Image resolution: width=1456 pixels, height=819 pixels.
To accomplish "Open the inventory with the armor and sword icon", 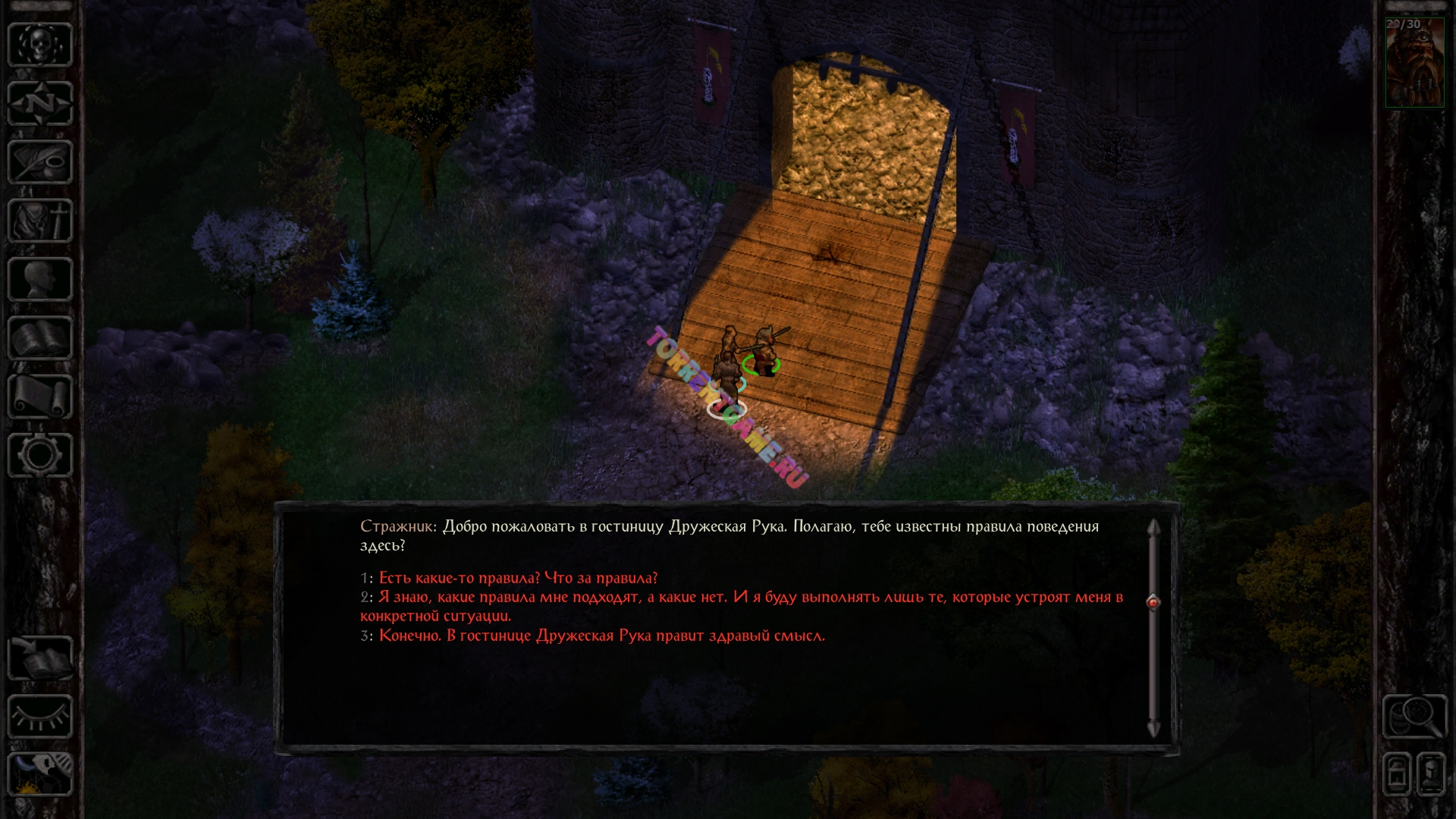I will [40, 221].
